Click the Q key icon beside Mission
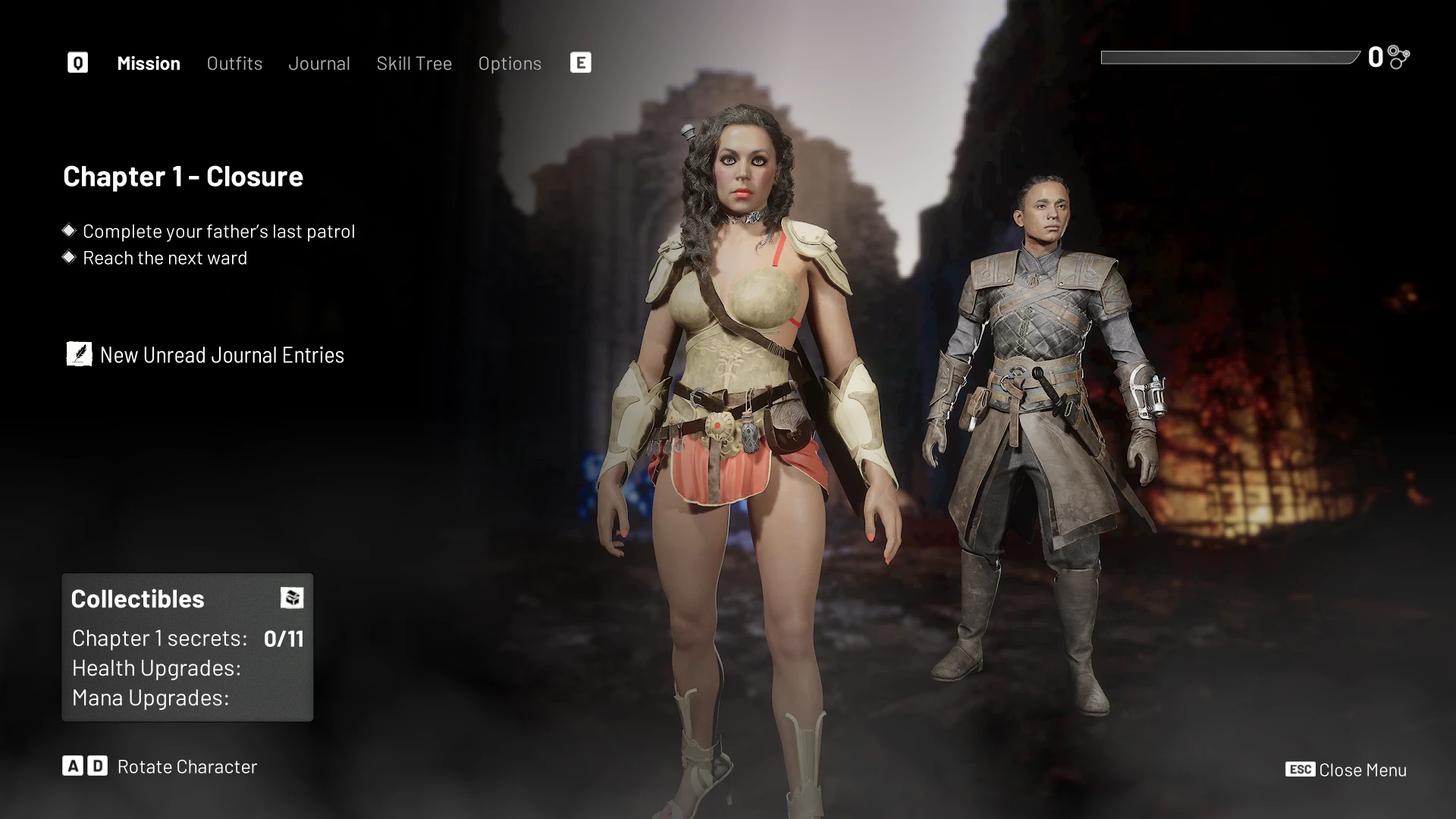Screen dimensions: 1456x819 (77, 62)
